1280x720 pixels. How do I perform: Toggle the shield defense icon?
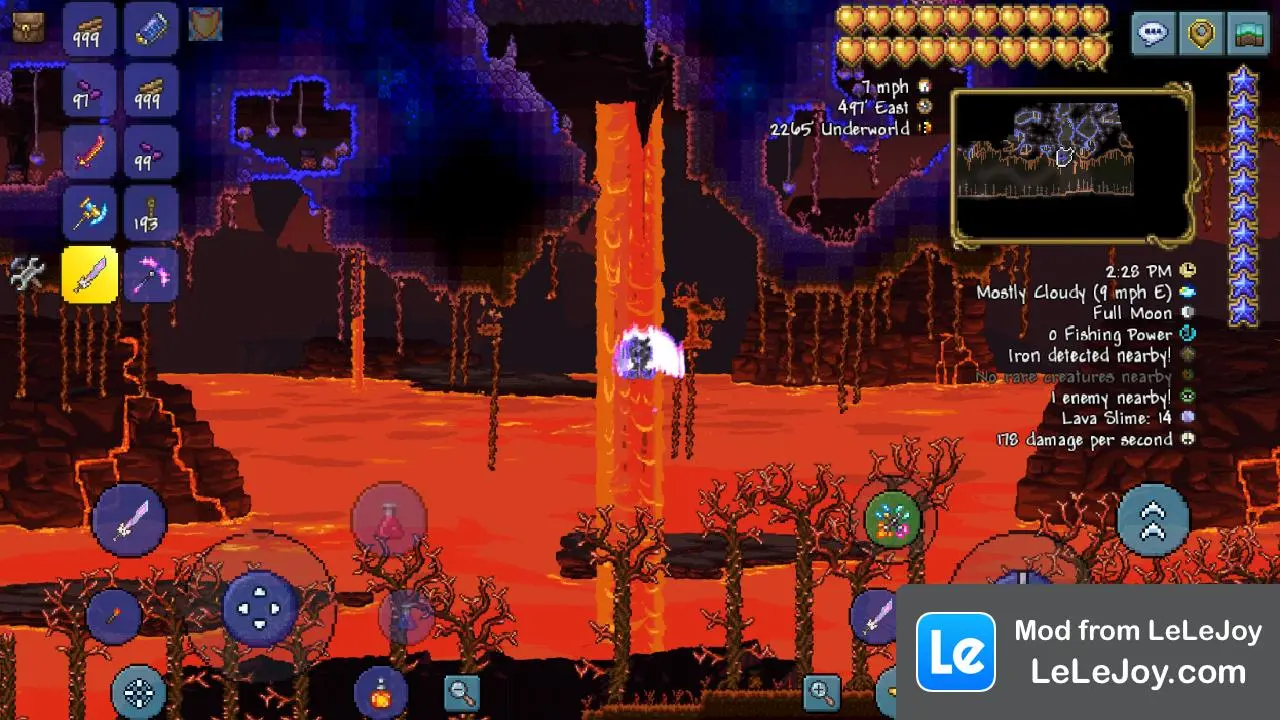point(206,25)
